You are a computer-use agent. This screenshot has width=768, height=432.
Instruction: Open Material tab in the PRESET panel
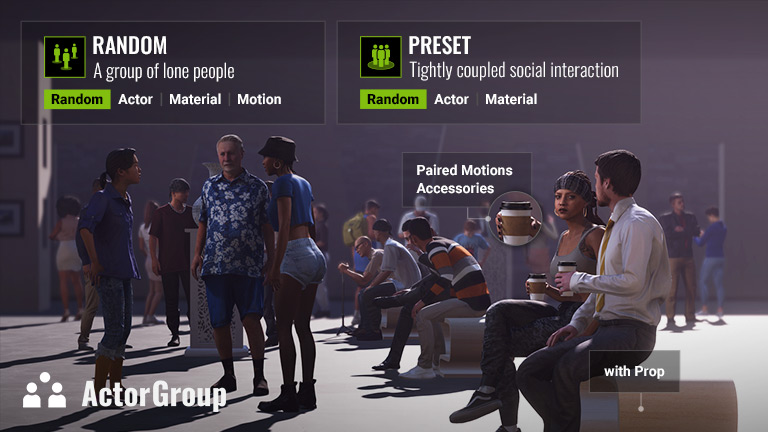[511, 99]
